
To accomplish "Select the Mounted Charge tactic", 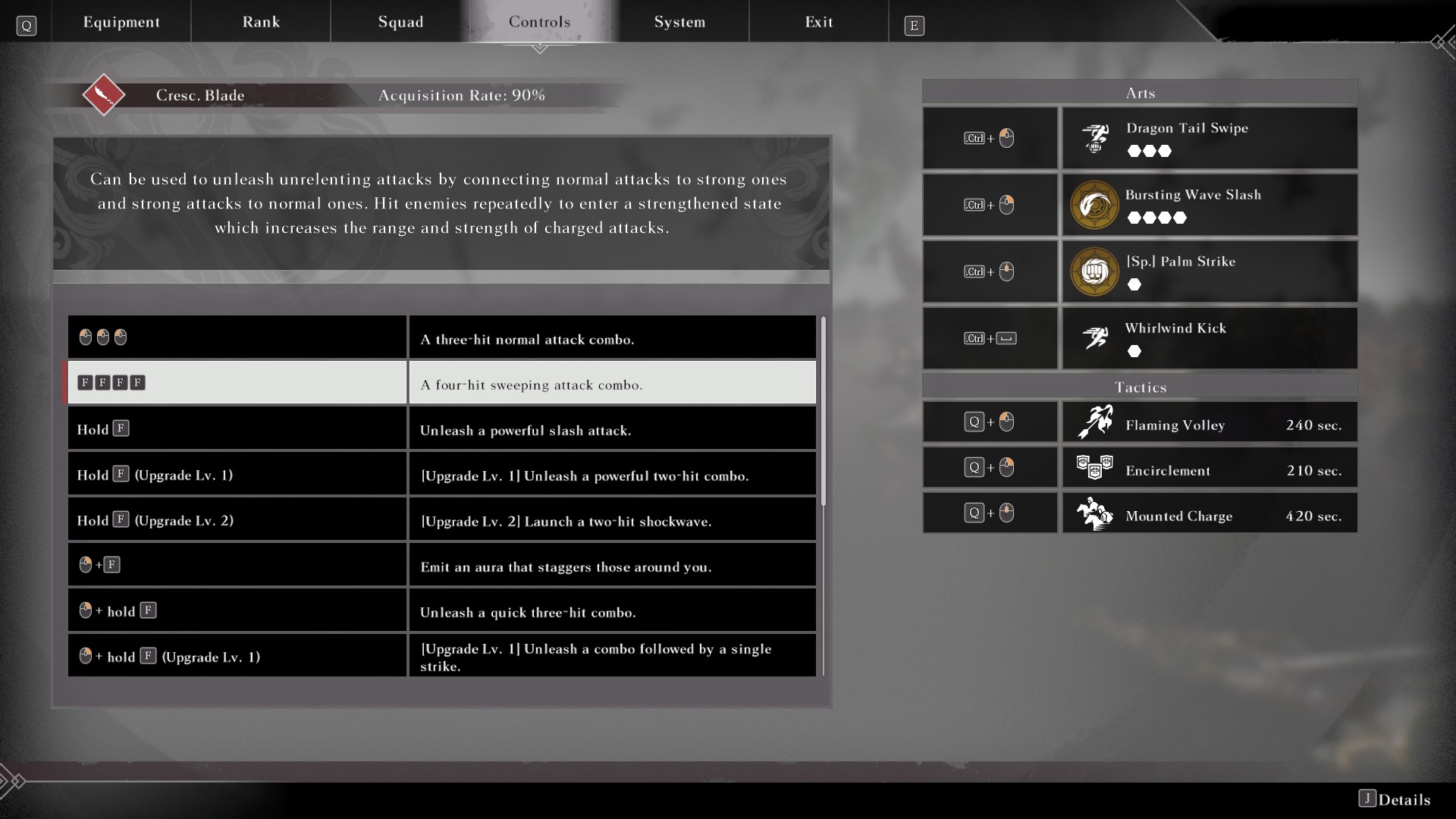I will tap(1209, 513).
